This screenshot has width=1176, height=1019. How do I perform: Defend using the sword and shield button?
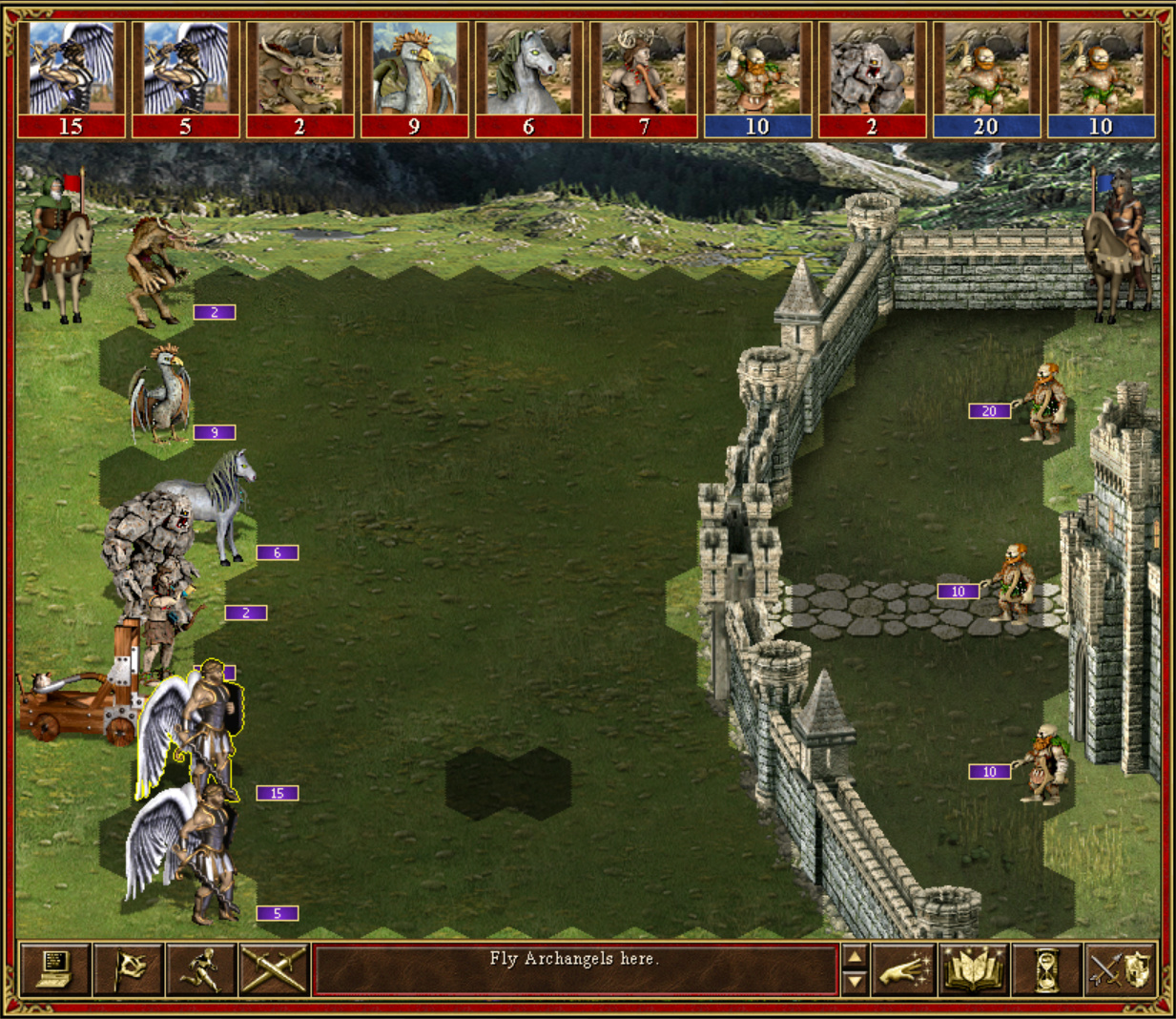pos(1121,970)
